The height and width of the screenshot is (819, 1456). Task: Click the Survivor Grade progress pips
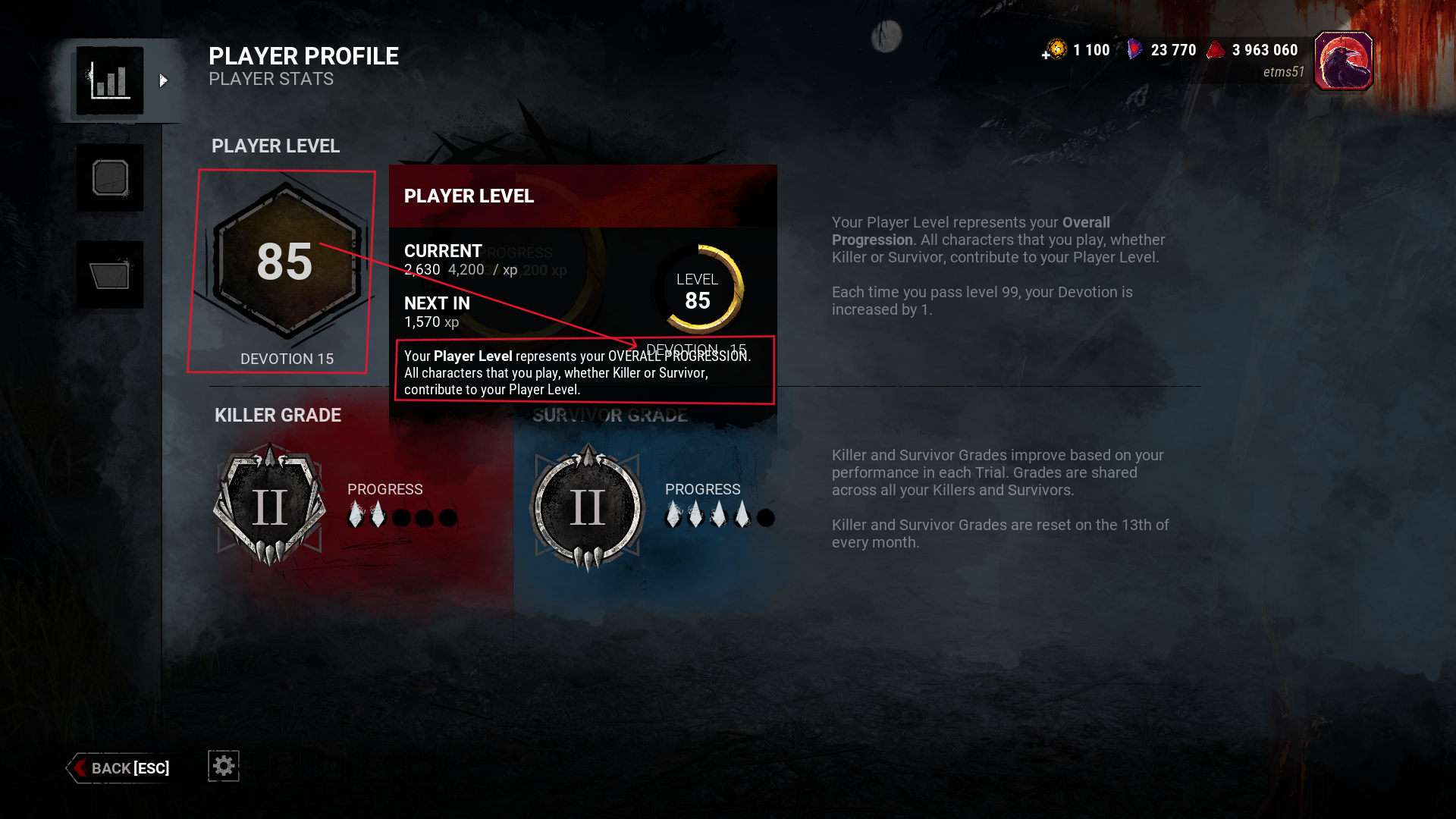click(x=718, y=517)
